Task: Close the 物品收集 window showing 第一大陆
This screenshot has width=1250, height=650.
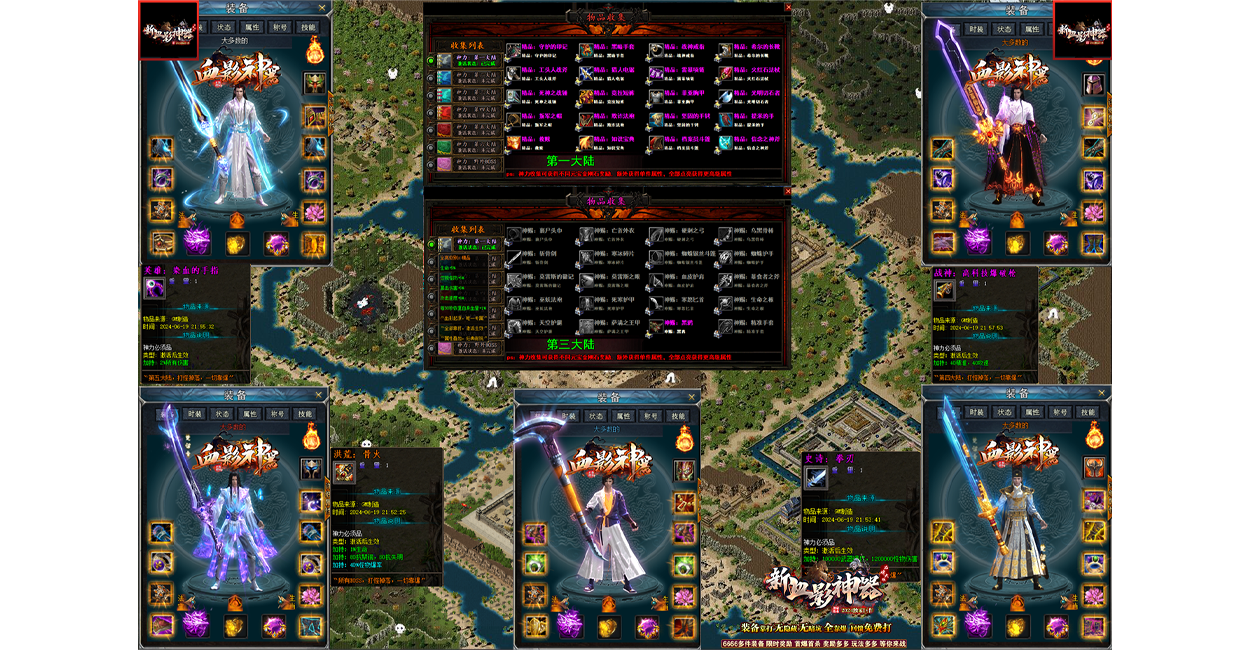Action: pos(788,7)
